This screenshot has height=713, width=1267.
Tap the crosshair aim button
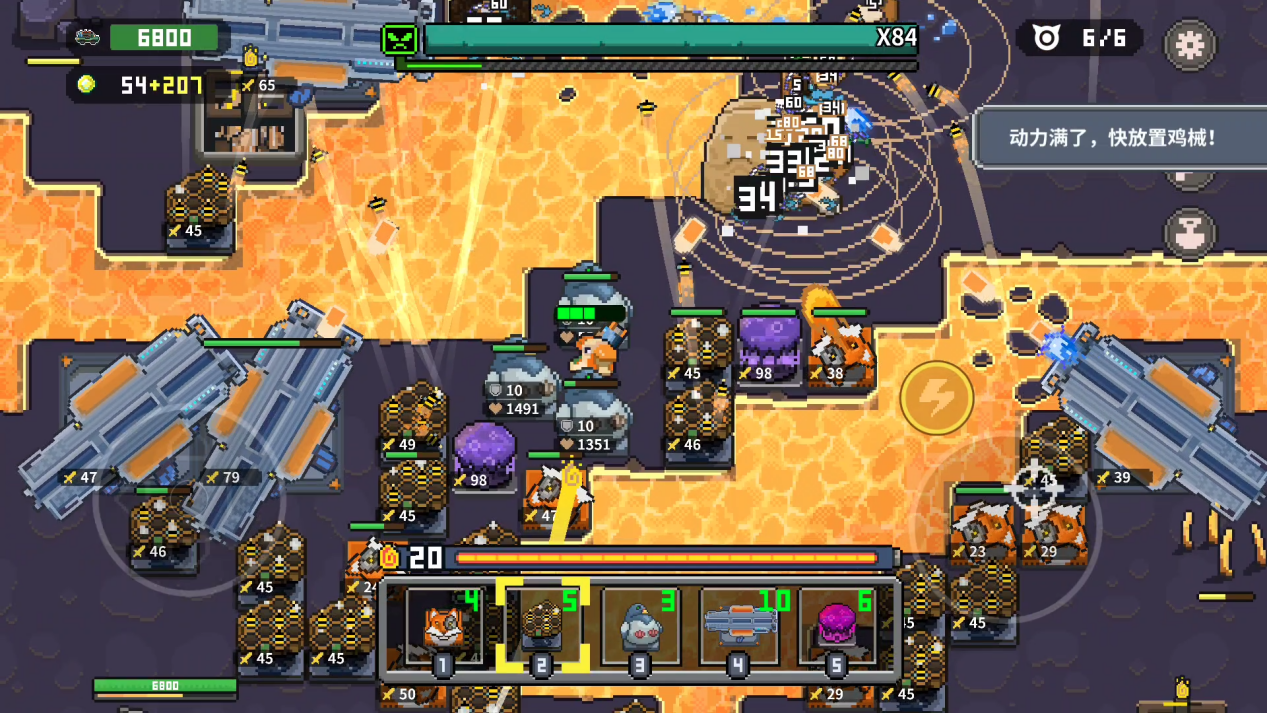click(x=1033, y=487)
